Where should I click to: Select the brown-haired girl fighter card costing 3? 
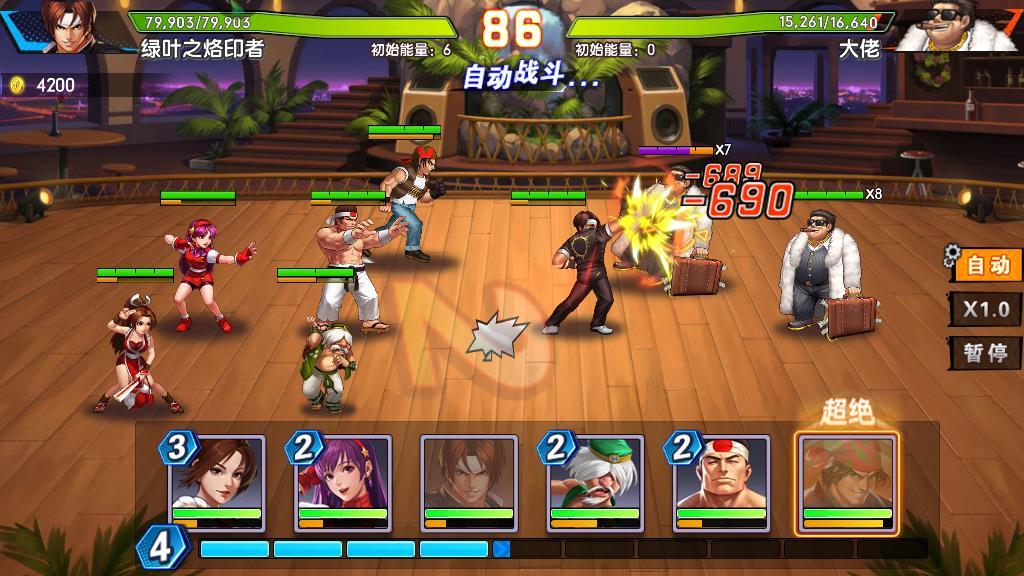[x=217, y=481]
